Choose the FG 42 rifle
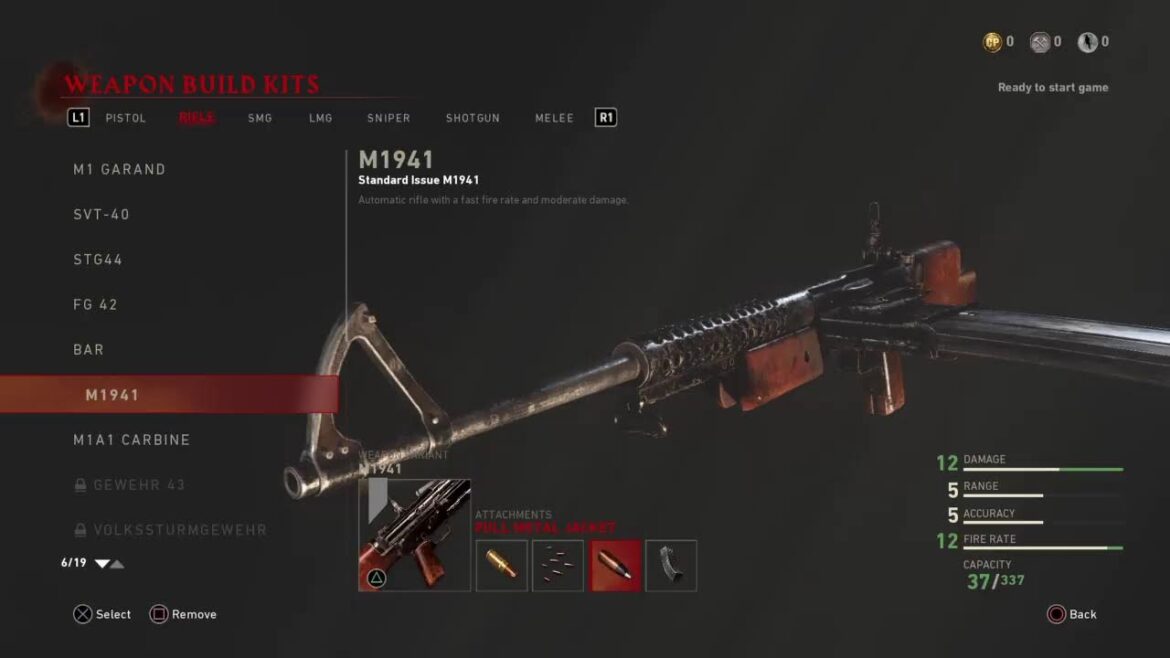 (95, 304)
